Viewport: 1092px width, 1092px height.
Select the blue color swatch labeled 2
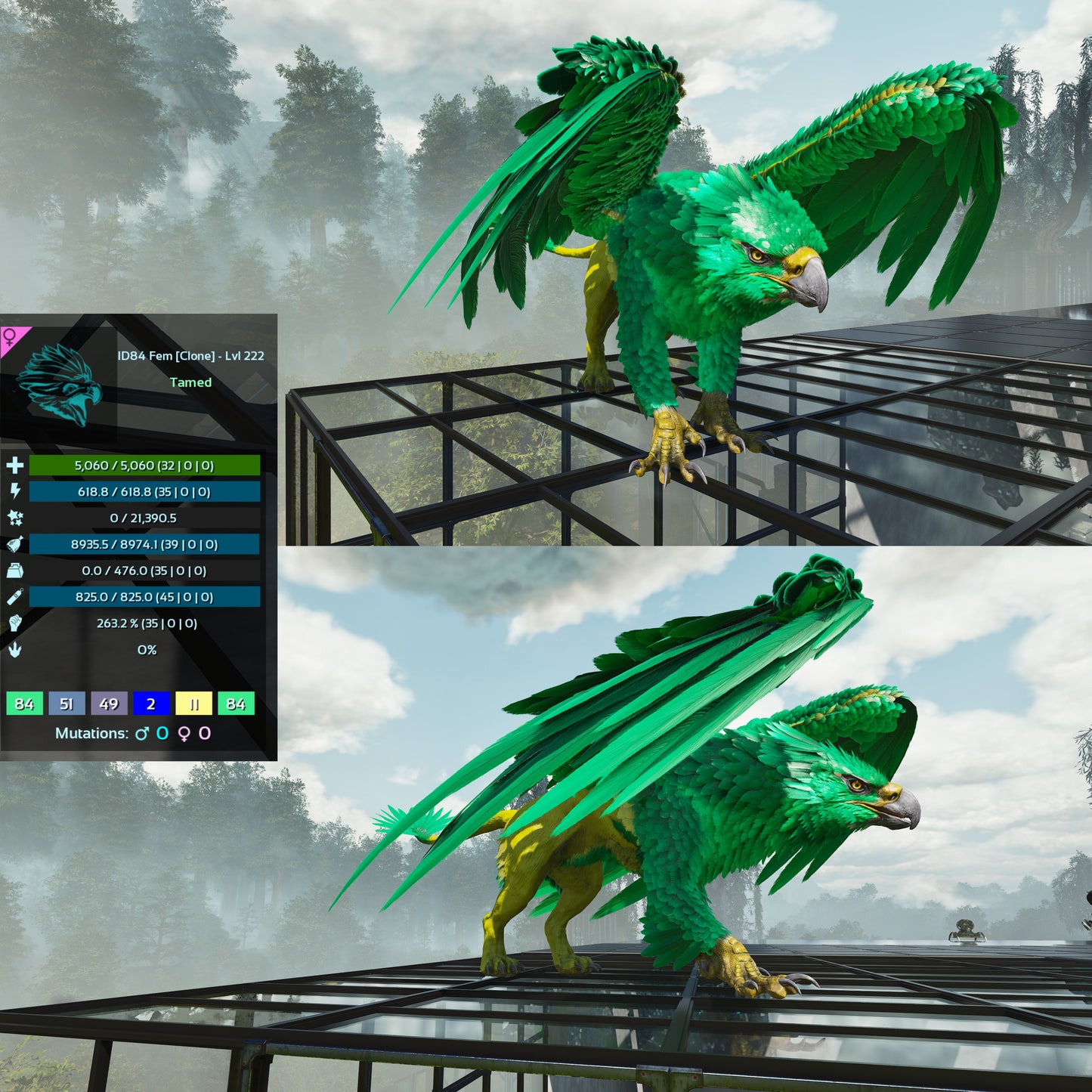(x=151, y=704)
